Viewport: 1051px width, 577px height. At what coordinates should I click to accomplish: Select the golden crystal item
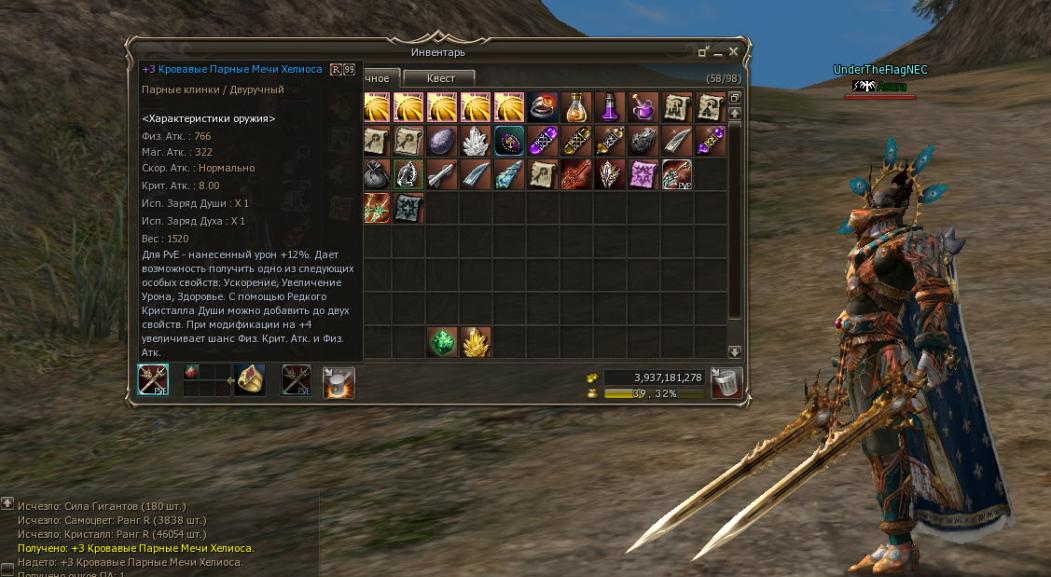(474, 342)
